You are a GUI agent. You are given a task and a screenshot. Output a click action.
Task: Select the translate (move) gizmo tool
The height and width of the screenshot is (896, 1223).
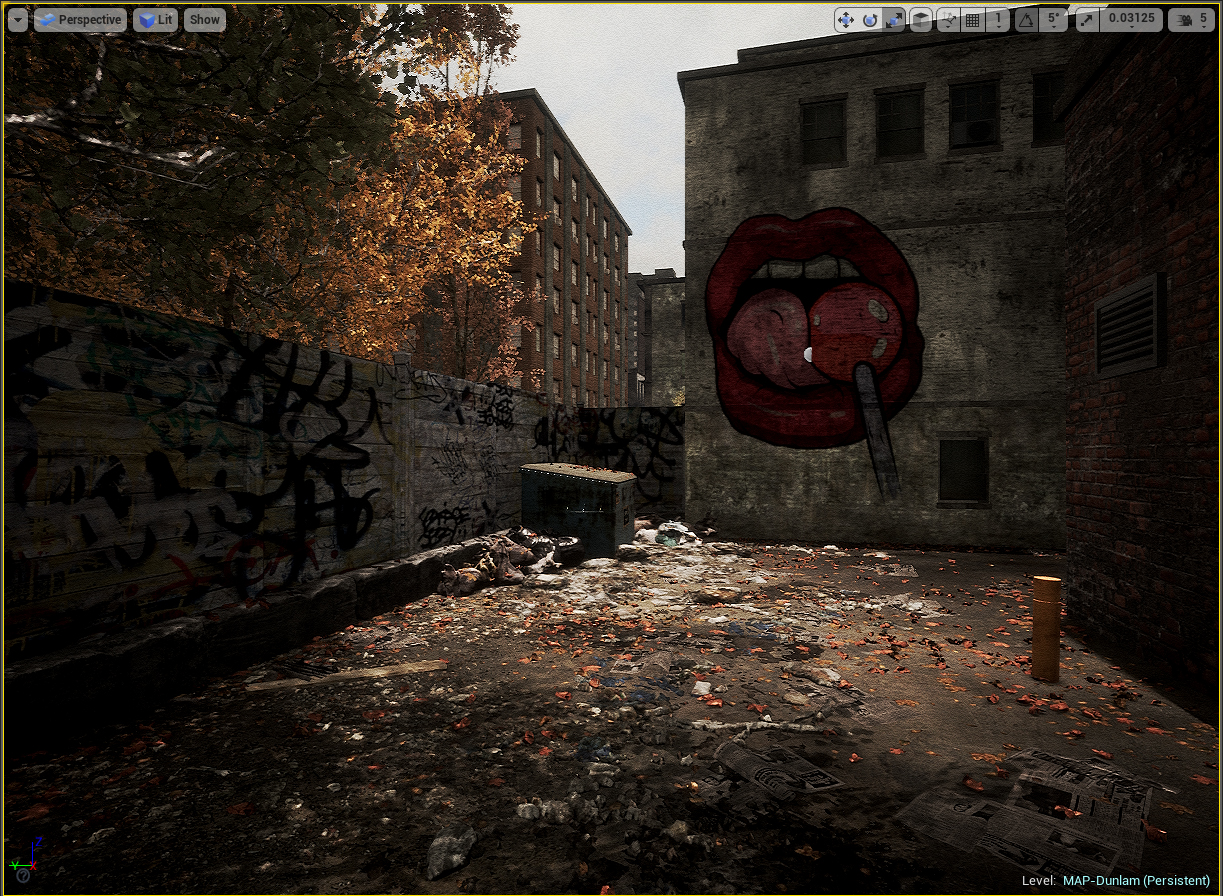pyautogui.click(x=845, y=20)
